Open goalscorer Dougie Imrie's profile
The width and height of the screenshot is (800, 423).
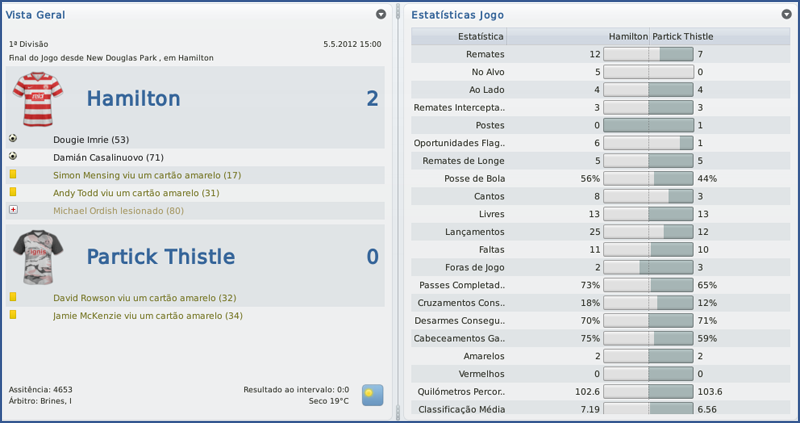click(x=91, y=140)
